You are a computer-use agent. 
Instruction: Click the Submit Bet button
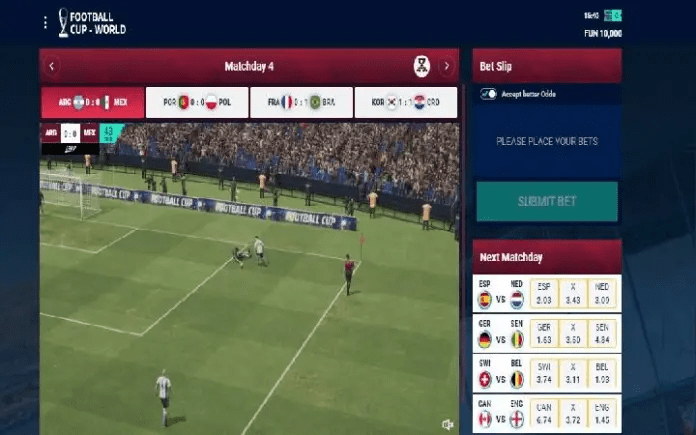click(x=547, y=201)
